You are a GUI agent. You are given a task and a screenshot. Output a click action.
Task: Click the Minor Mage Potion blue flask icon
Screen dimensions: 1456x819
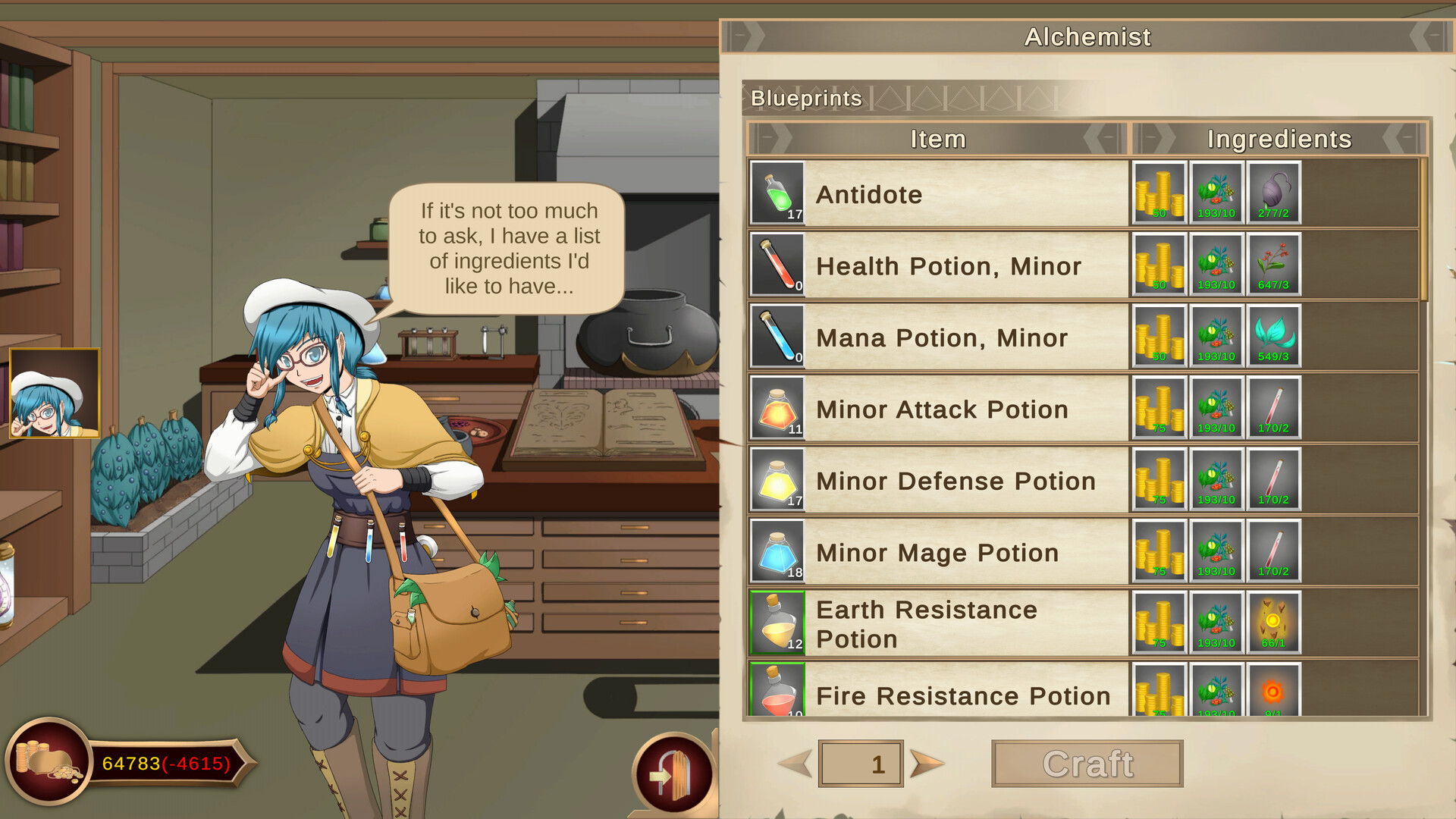777,551
